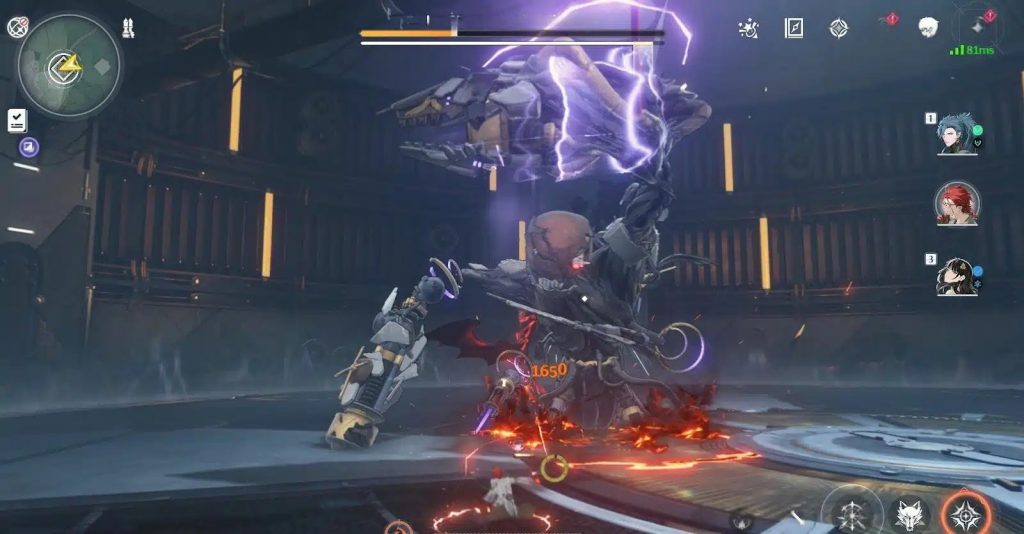Screen dimensions: 1024x534
Task: Switch to the dark-haired character portrait
Action: [x=956, y=276]
